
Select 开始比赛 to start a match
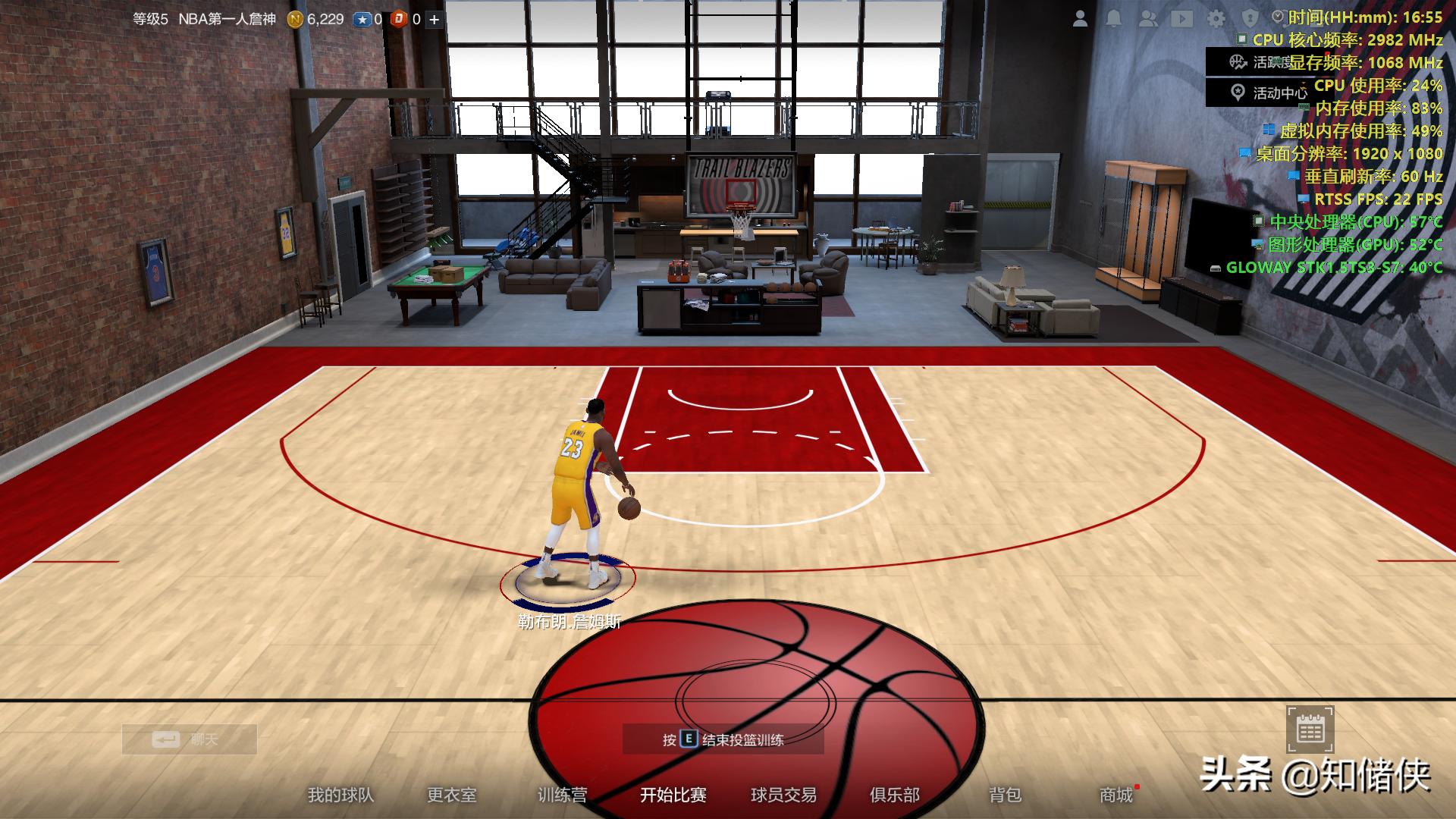tap(673, 795)
